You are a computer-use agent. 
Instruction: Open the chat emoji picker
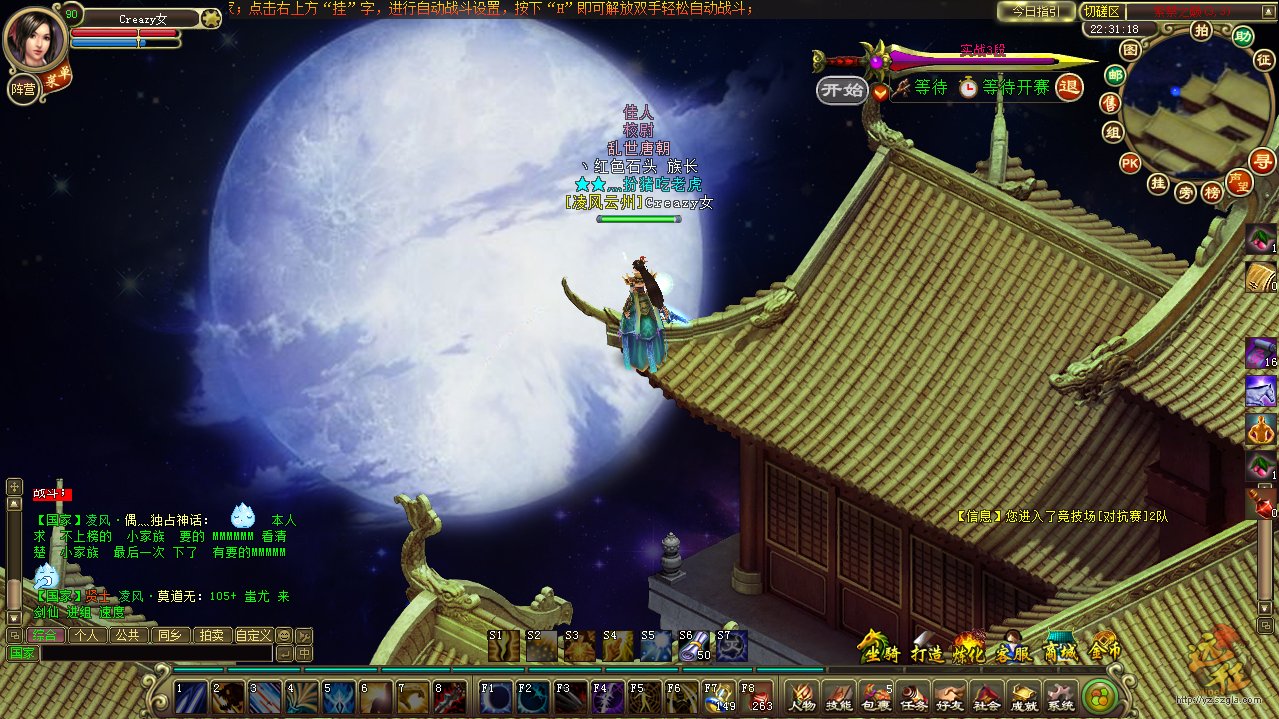pyautogui.click(x=284, y=635)
